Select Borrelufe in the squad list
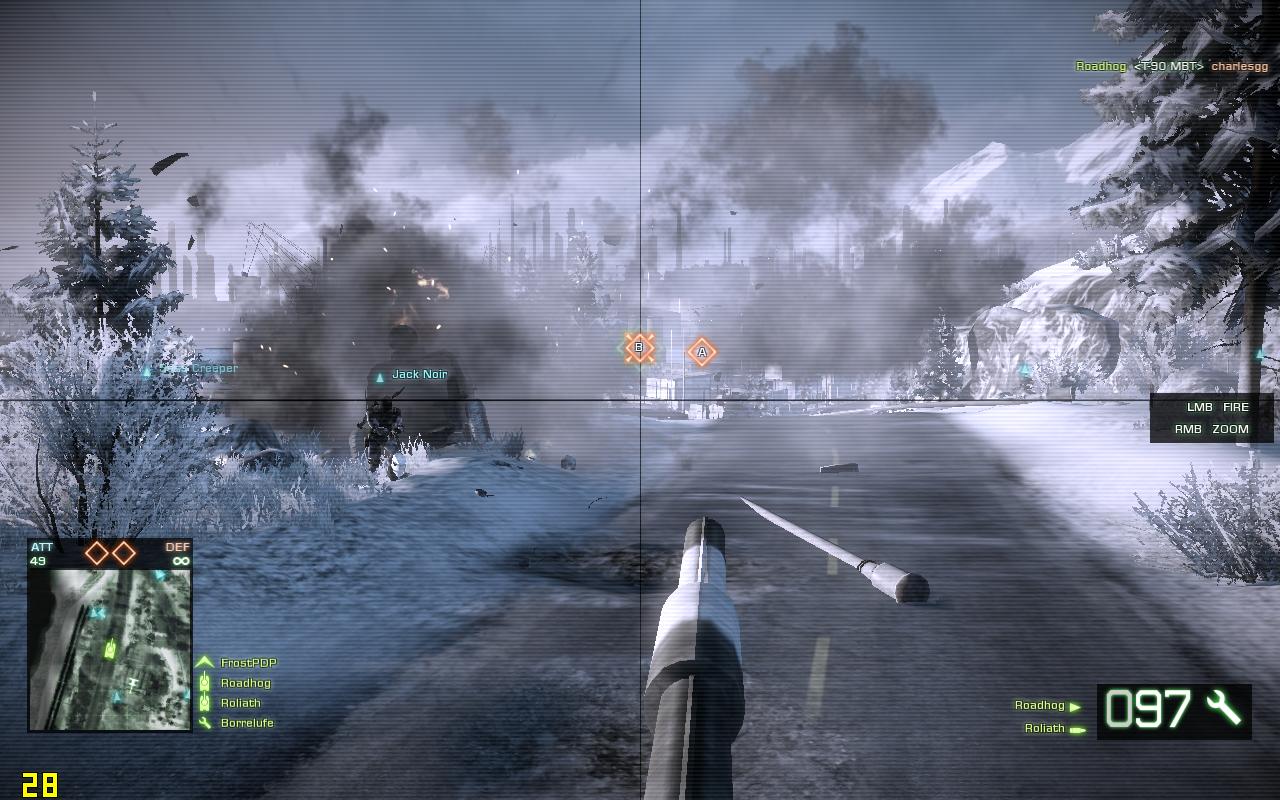Image resolution: width=1280 pixels, height=800 pixels. click(246, 723)
